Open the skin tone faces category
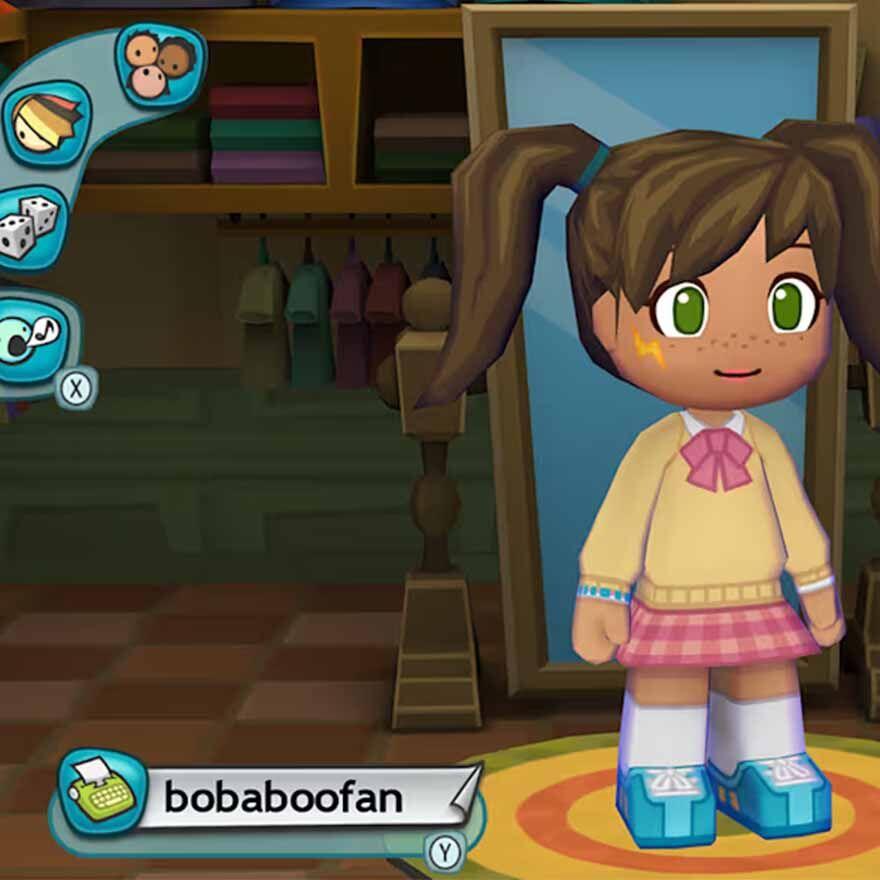The image size is (880, 880). (160, 63)
